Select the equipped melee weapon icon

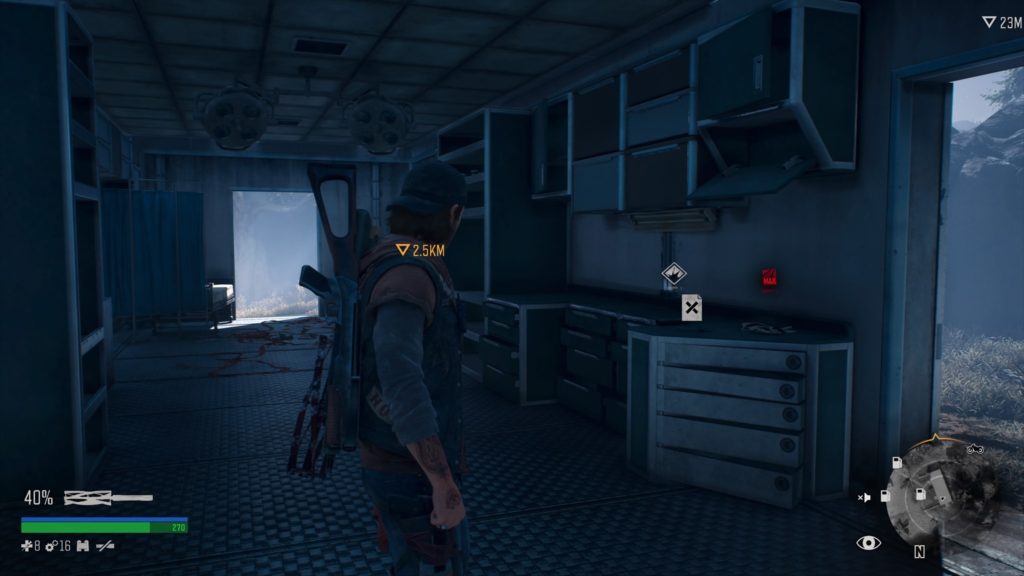pyautogui.click(x=108, y=497)
